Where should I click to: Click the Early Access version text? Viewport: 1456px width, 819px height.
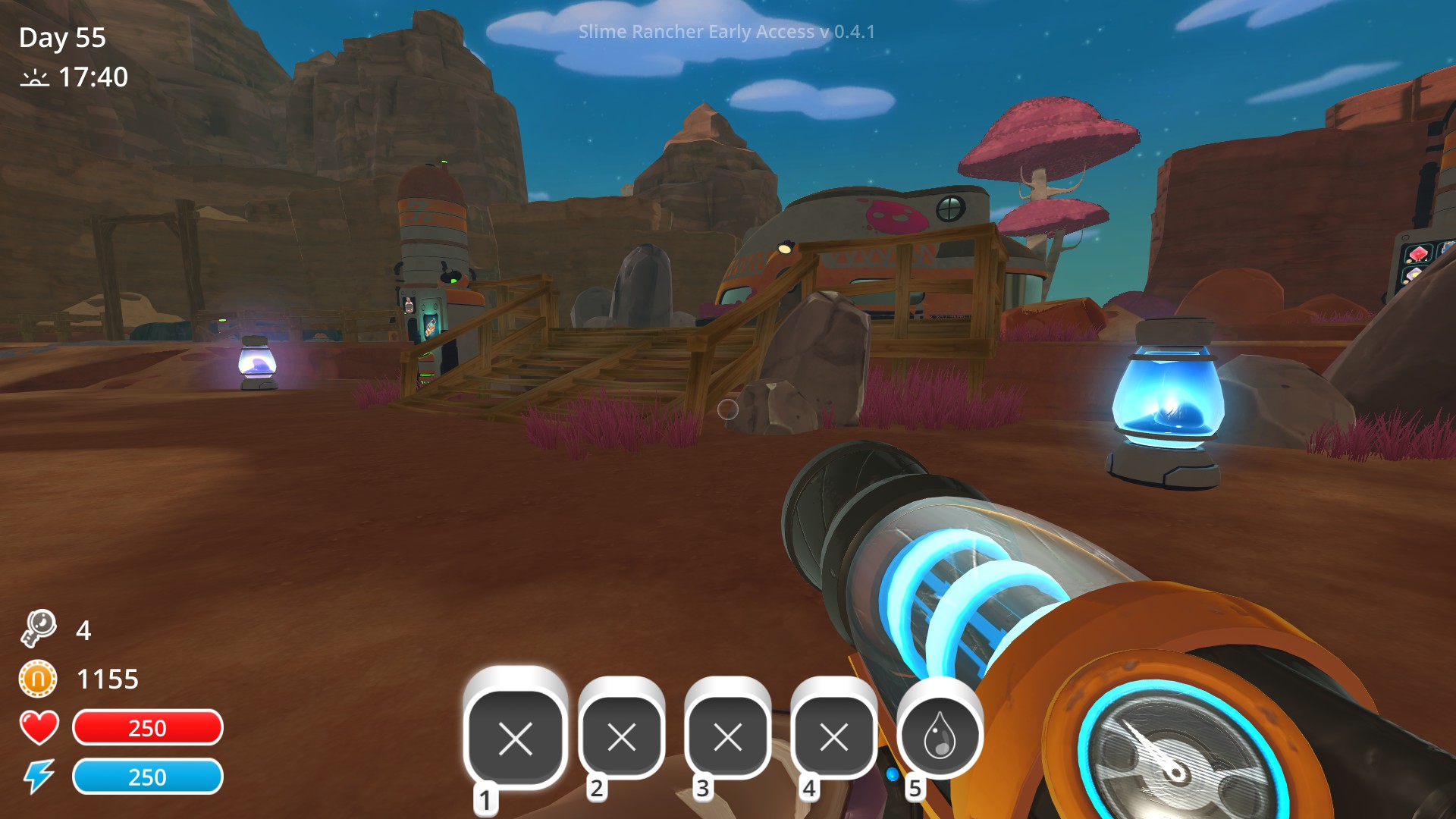click(726, 32)
